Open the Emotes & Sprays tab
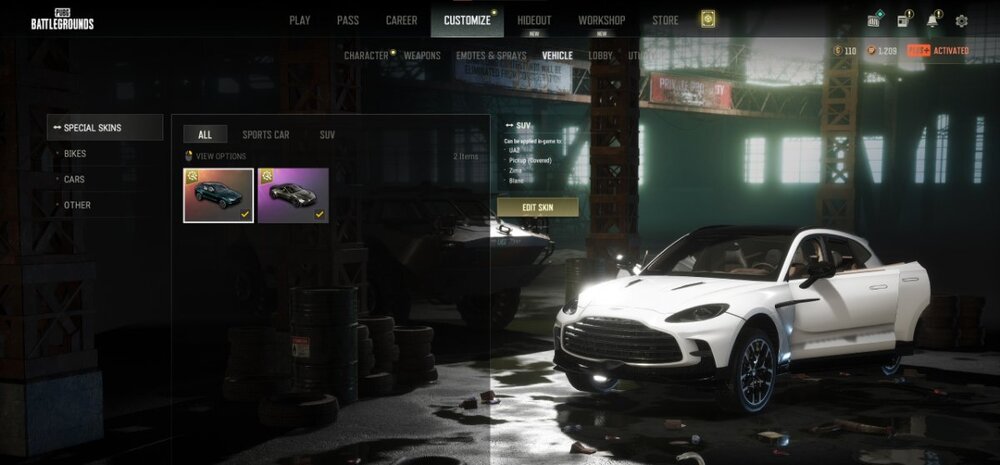 (491, 56)
